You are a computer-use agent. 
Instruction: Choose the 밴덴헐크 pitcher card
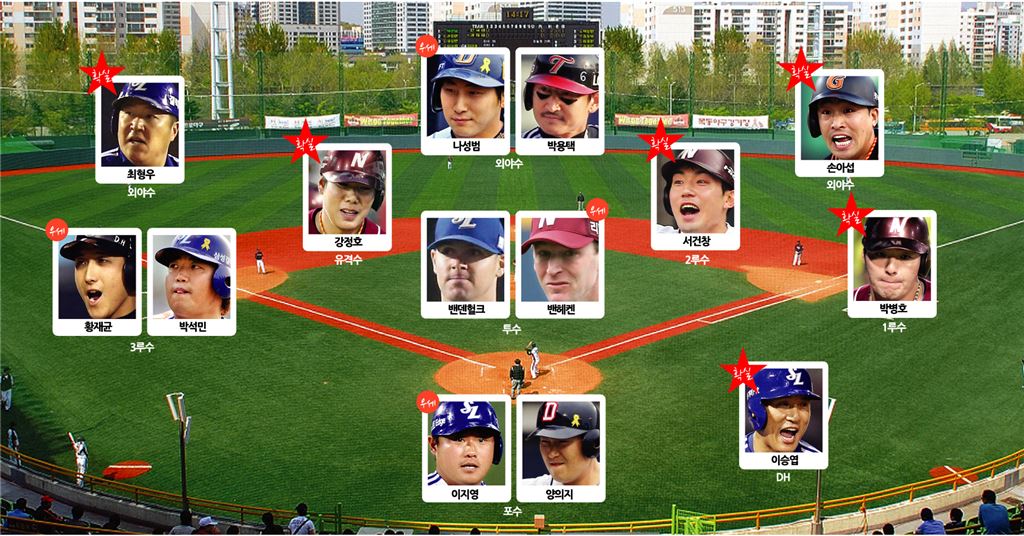pyautogui.click(x=465, y=265)
